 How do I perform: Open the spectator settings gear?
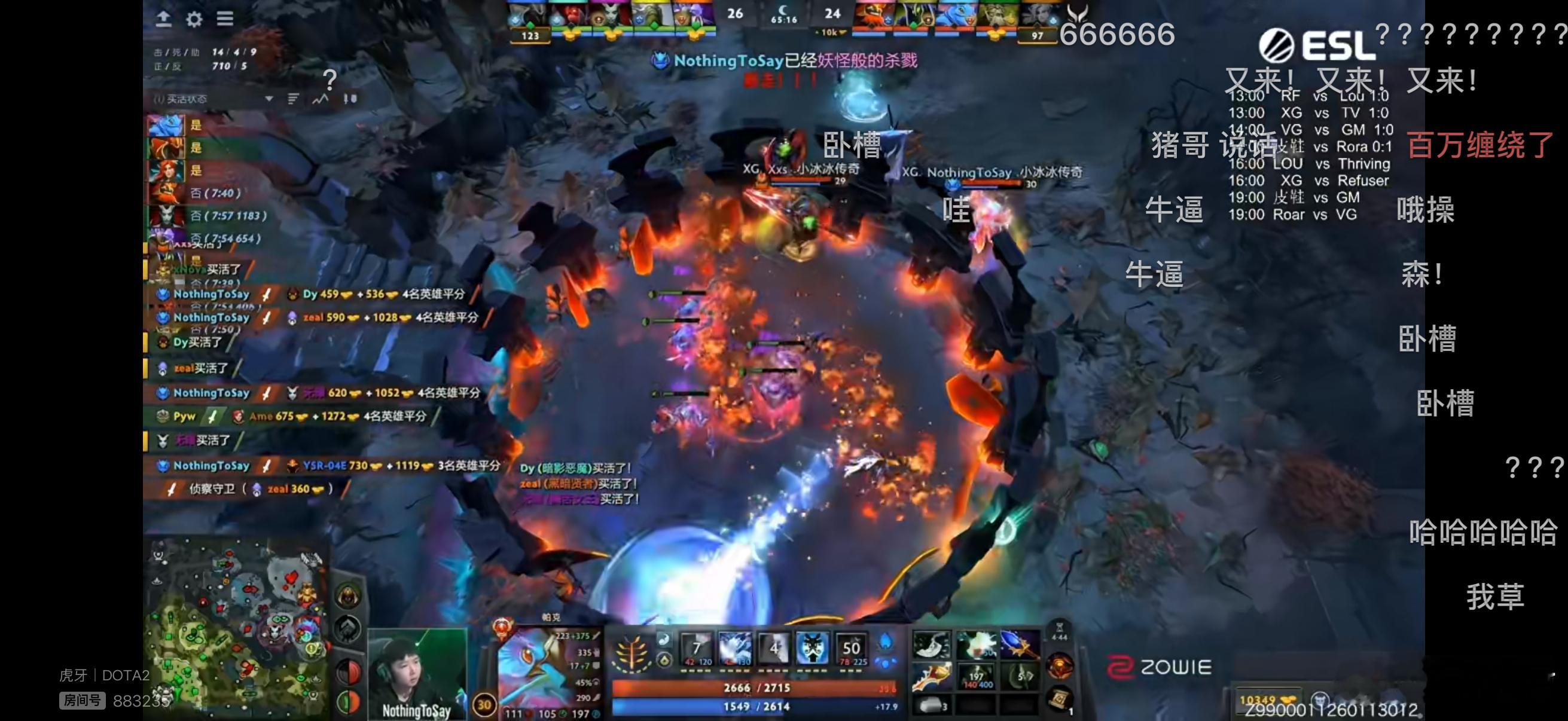(194, 20)
